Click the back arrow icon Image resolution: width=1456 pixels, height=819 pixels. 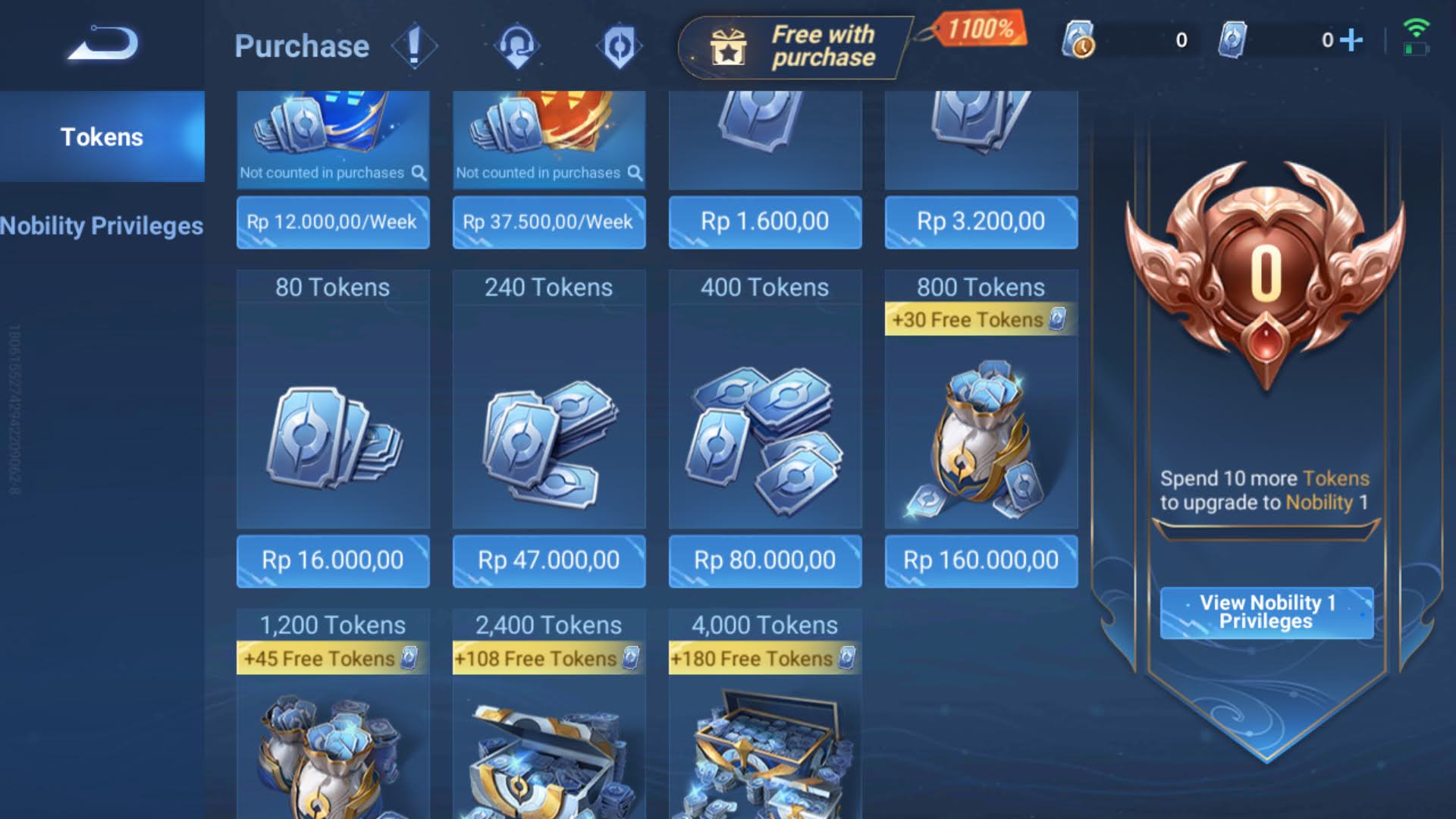tap(104, 43)
